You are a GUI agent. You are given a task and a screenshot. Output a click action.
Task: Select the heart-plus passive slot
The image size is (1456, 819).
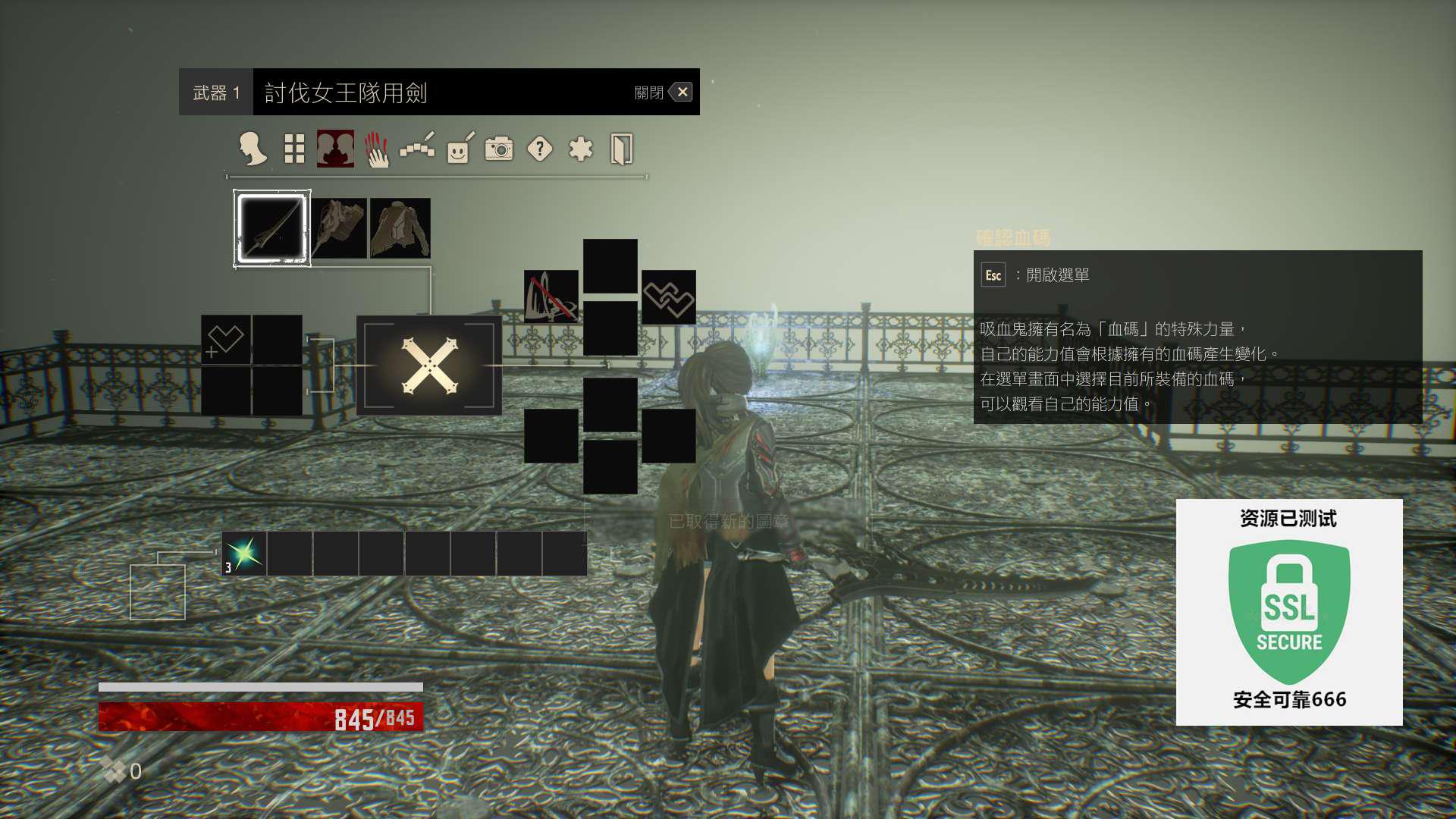pos(225,340)
